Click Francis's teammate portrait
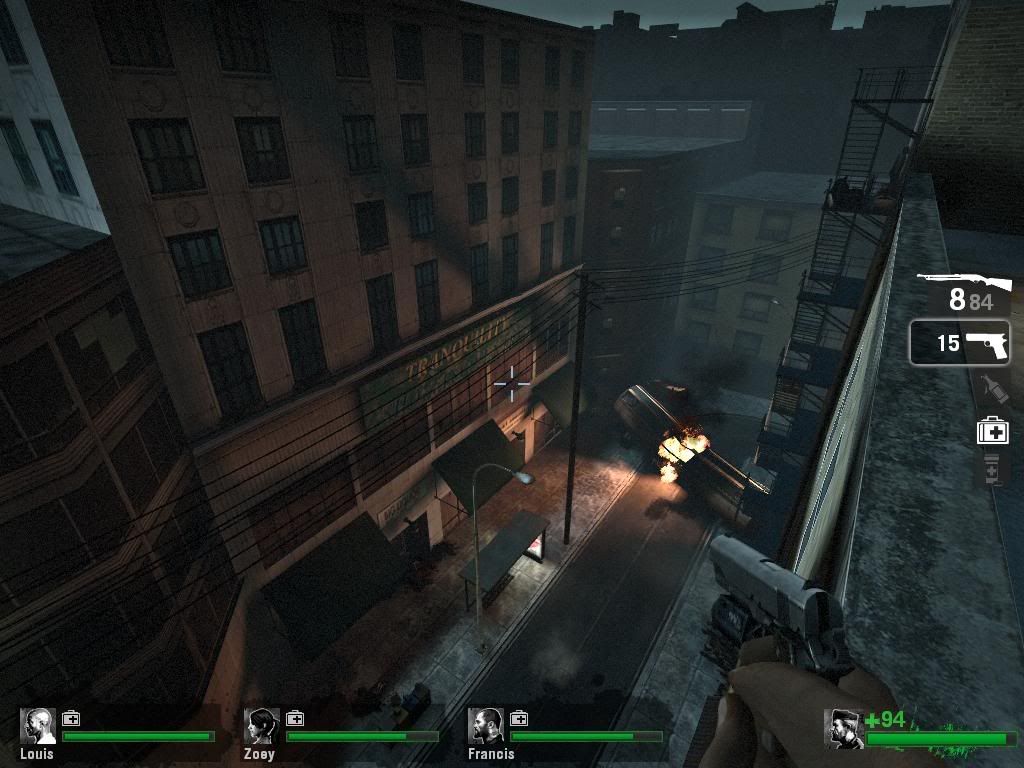 [x=486, y=727]
